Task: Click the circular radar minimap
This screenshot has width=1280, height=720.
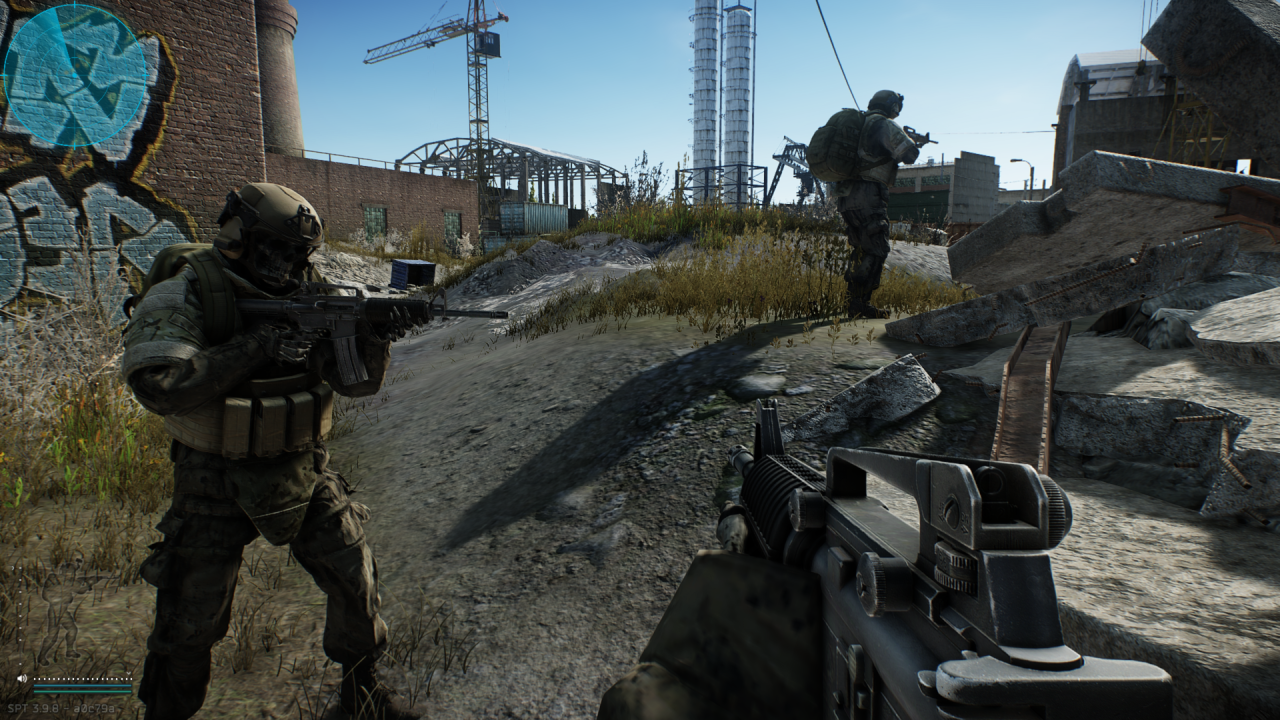Action: 75,76
